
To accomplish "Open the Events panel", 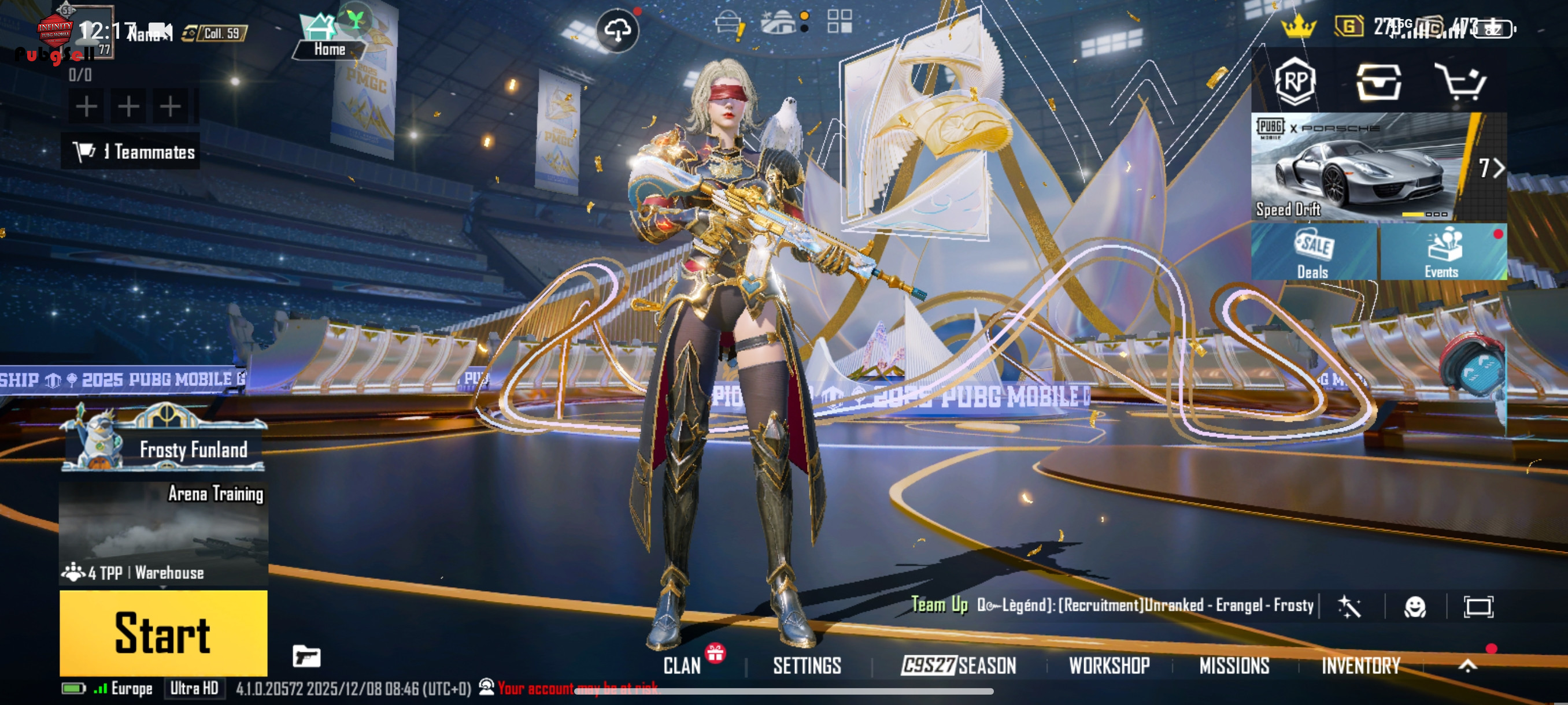I will pyautogui.click(x=1442, y=253).
